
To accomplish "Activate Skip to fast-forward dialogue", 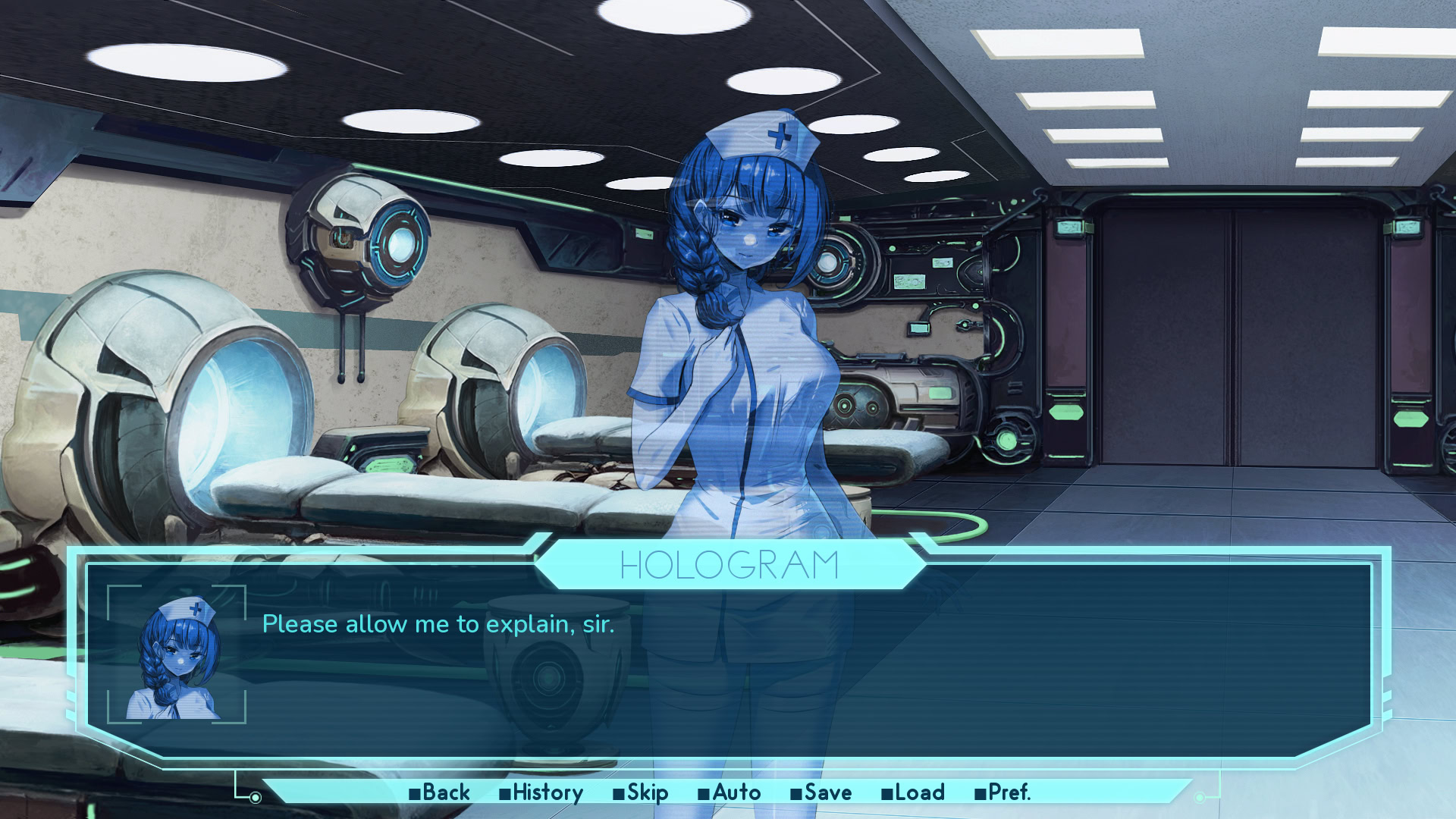I will (x=641, y=792).
